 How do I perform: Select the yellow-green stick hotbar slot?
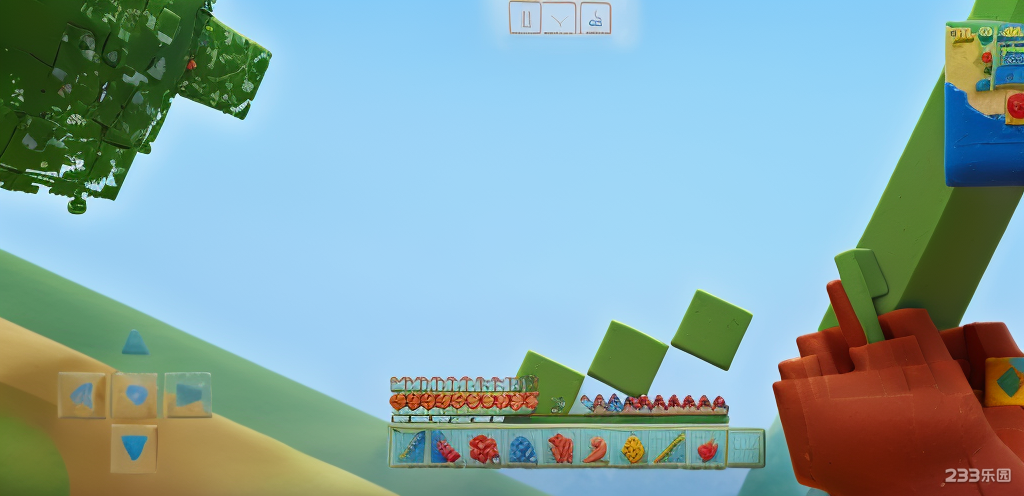(x=670, y=448)
